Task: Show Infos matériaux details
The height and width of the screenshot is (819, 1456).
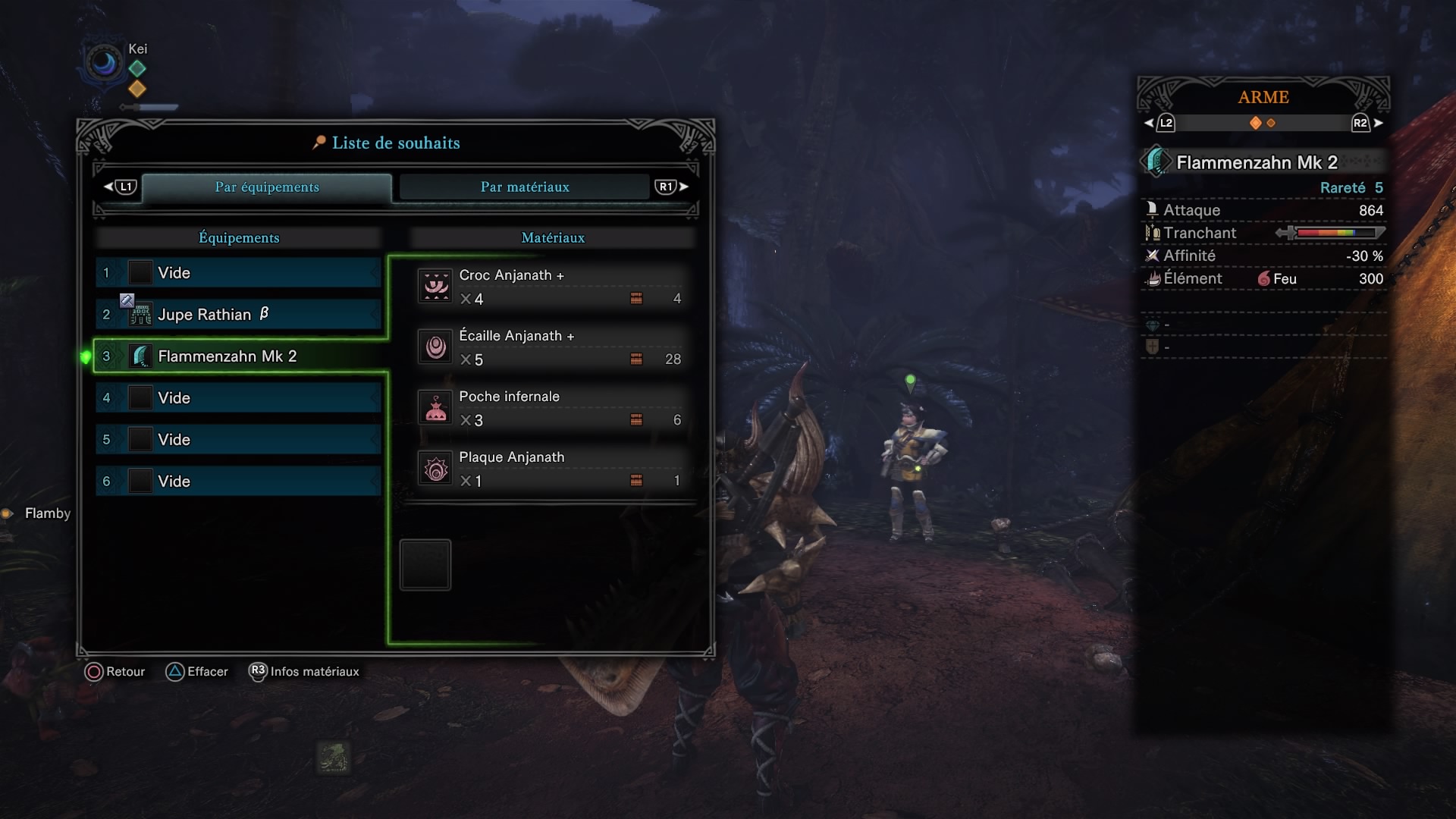Action: [305, 672]
